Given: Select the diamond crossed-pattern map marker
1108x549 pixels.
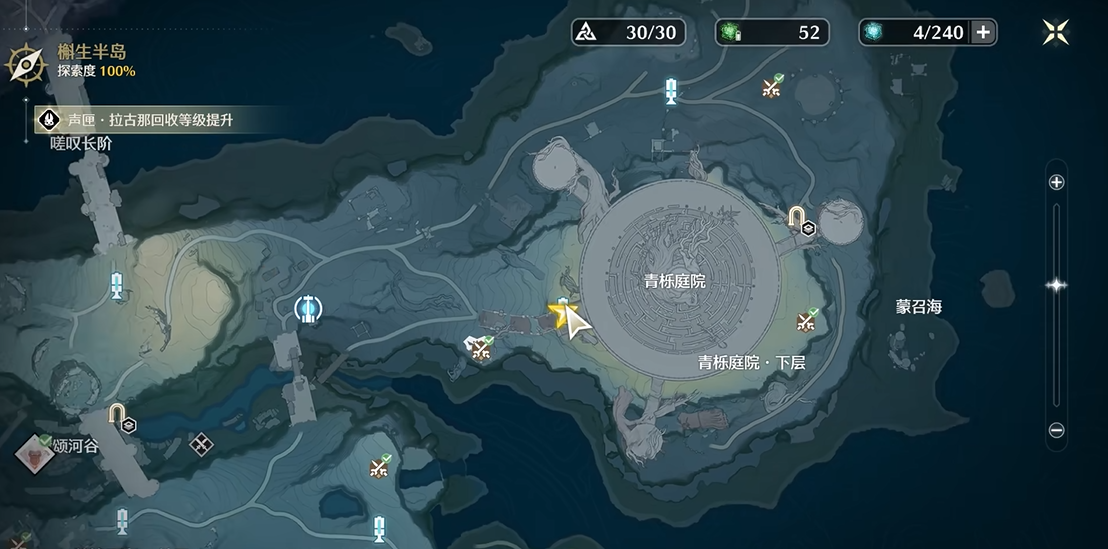Looking at the screenshot, I should [201, 443].
